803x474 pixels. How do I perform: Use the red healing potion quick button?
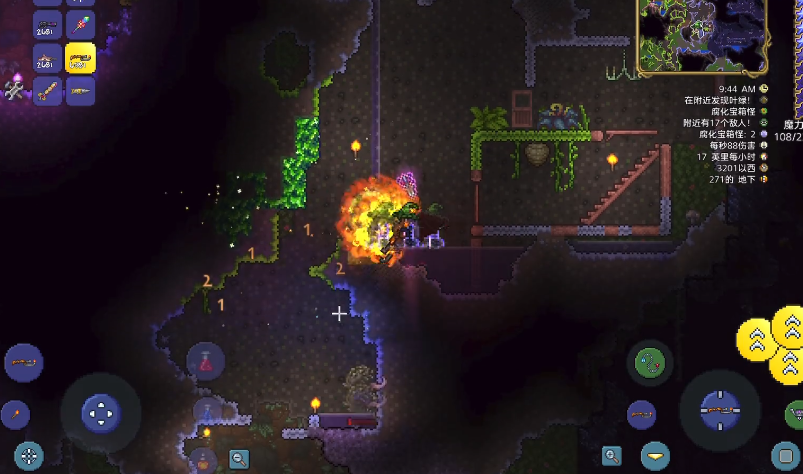click(206, 361)
